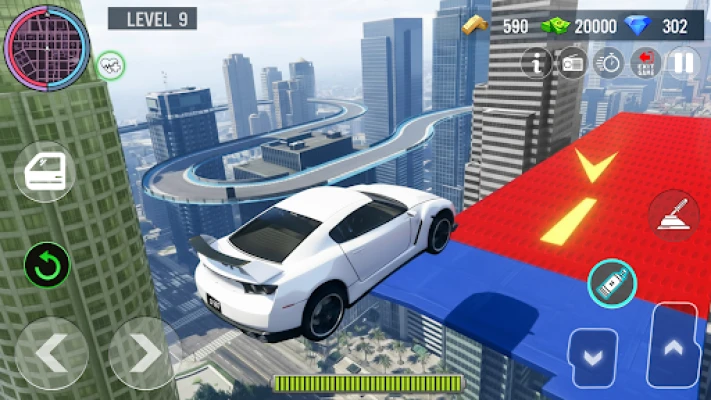Steer left with the left arrow

coord(49,352)
